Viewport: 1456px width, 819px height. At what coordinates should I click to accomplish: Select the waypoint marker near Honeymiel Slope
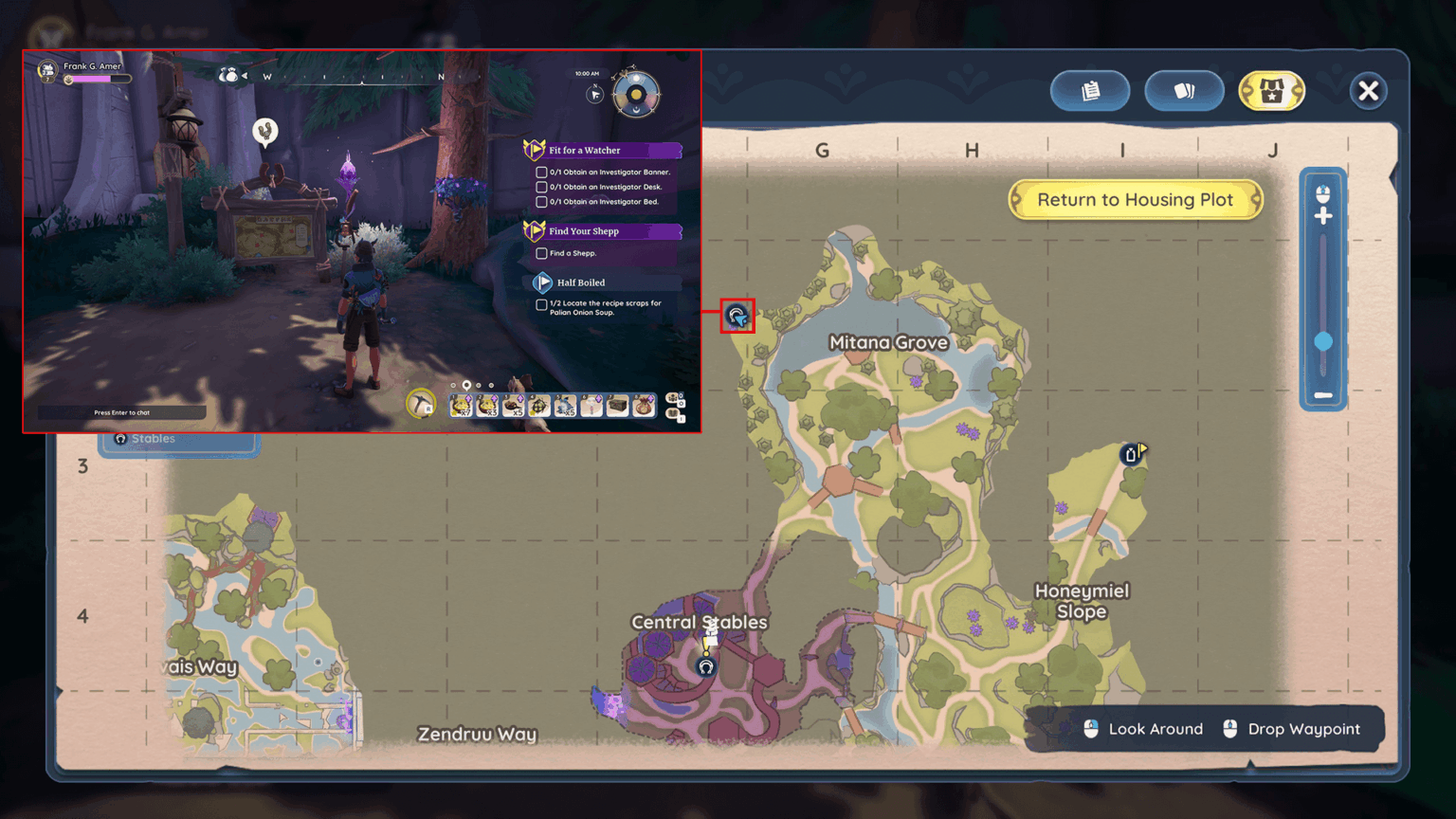[x=1131, y=454]
